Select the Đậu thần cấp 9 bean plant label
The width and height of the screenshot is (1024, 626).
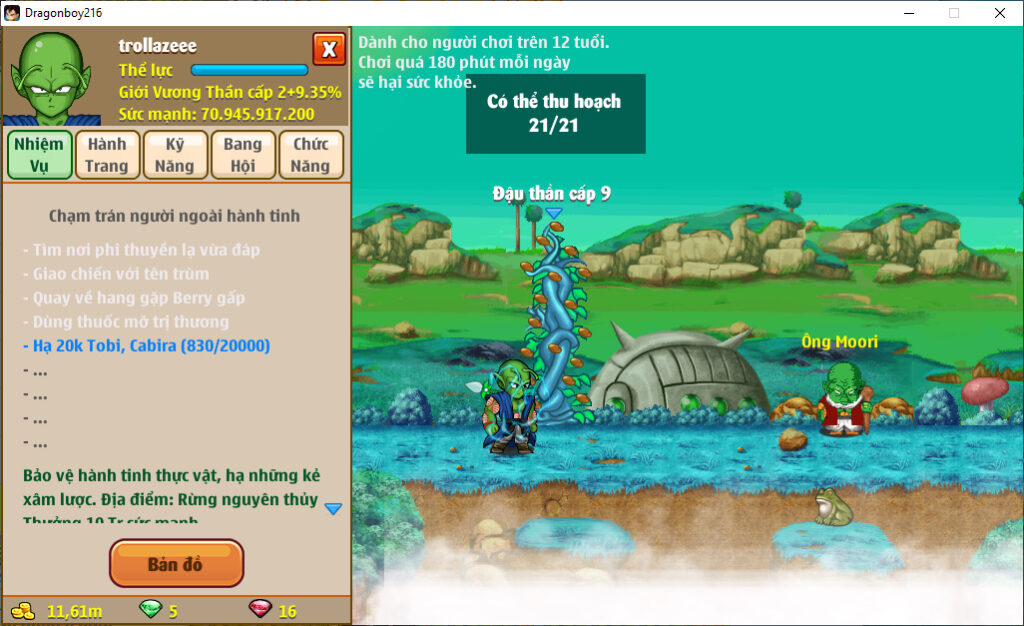(x=551, y=194)
